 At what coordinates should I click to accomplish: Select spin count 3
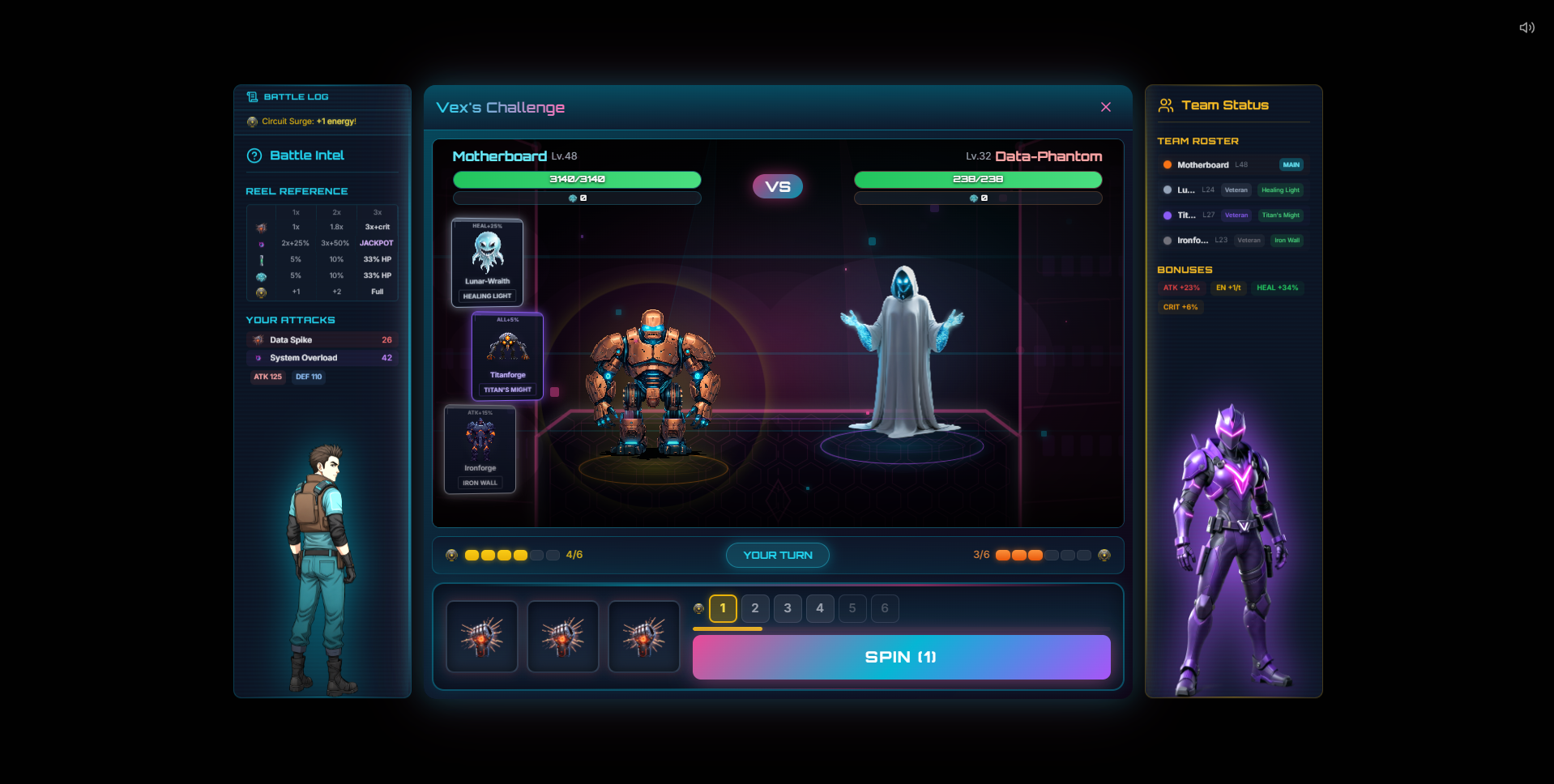pyautogui.click(x=787, y=608)
